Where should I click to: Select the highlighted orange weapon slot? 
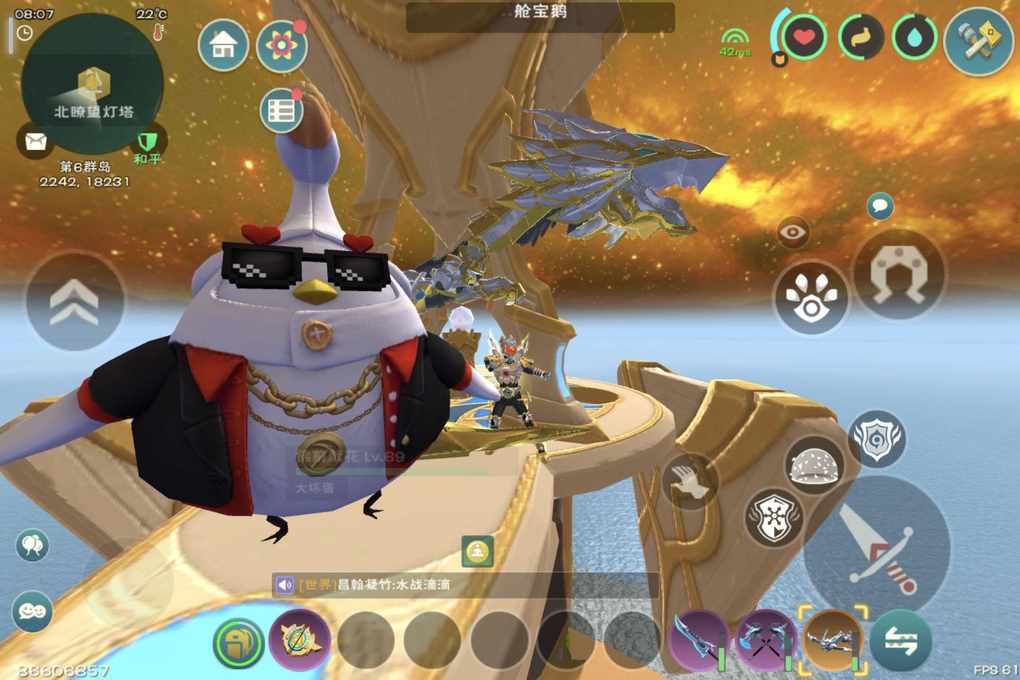tap(832, 638)
